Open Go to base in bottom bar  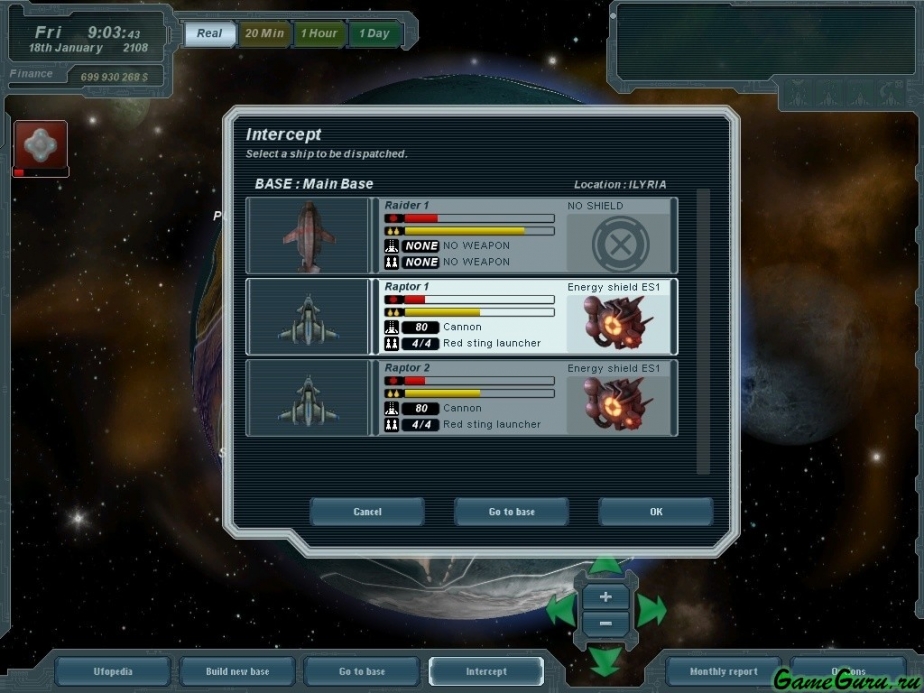pos(362,672)
